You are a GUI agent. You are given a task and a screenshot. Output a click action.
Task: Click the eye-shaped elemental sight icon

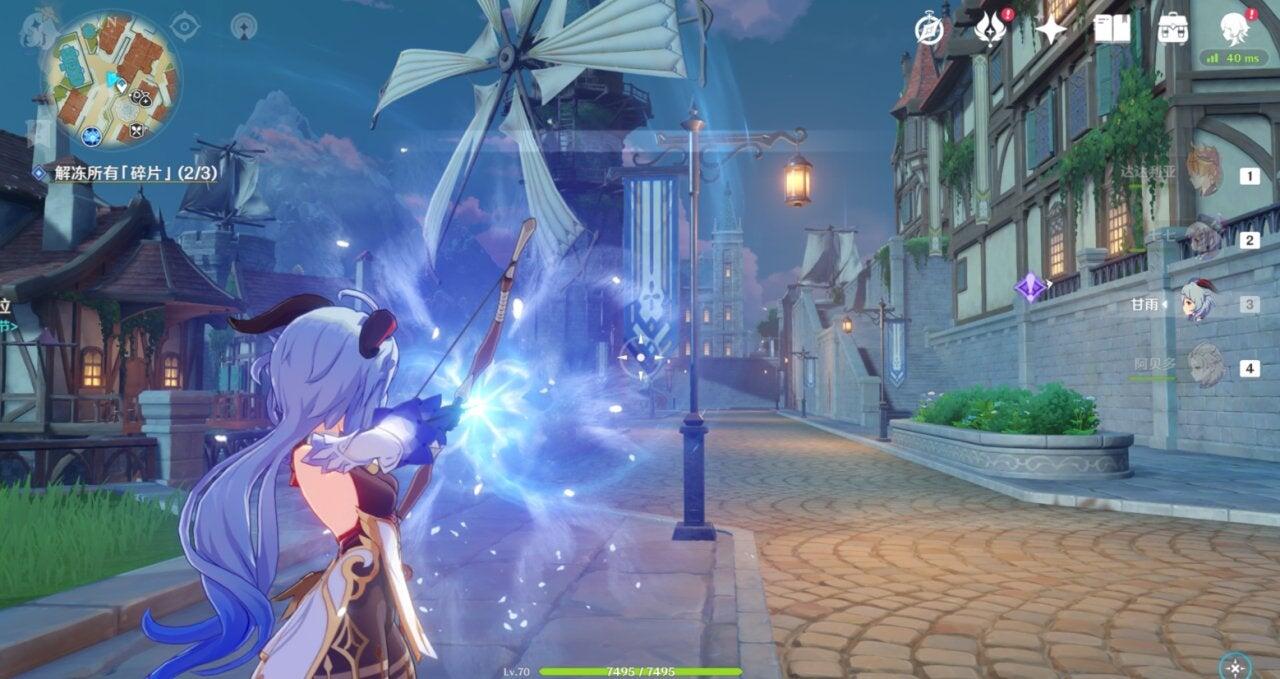coord(185,26)
